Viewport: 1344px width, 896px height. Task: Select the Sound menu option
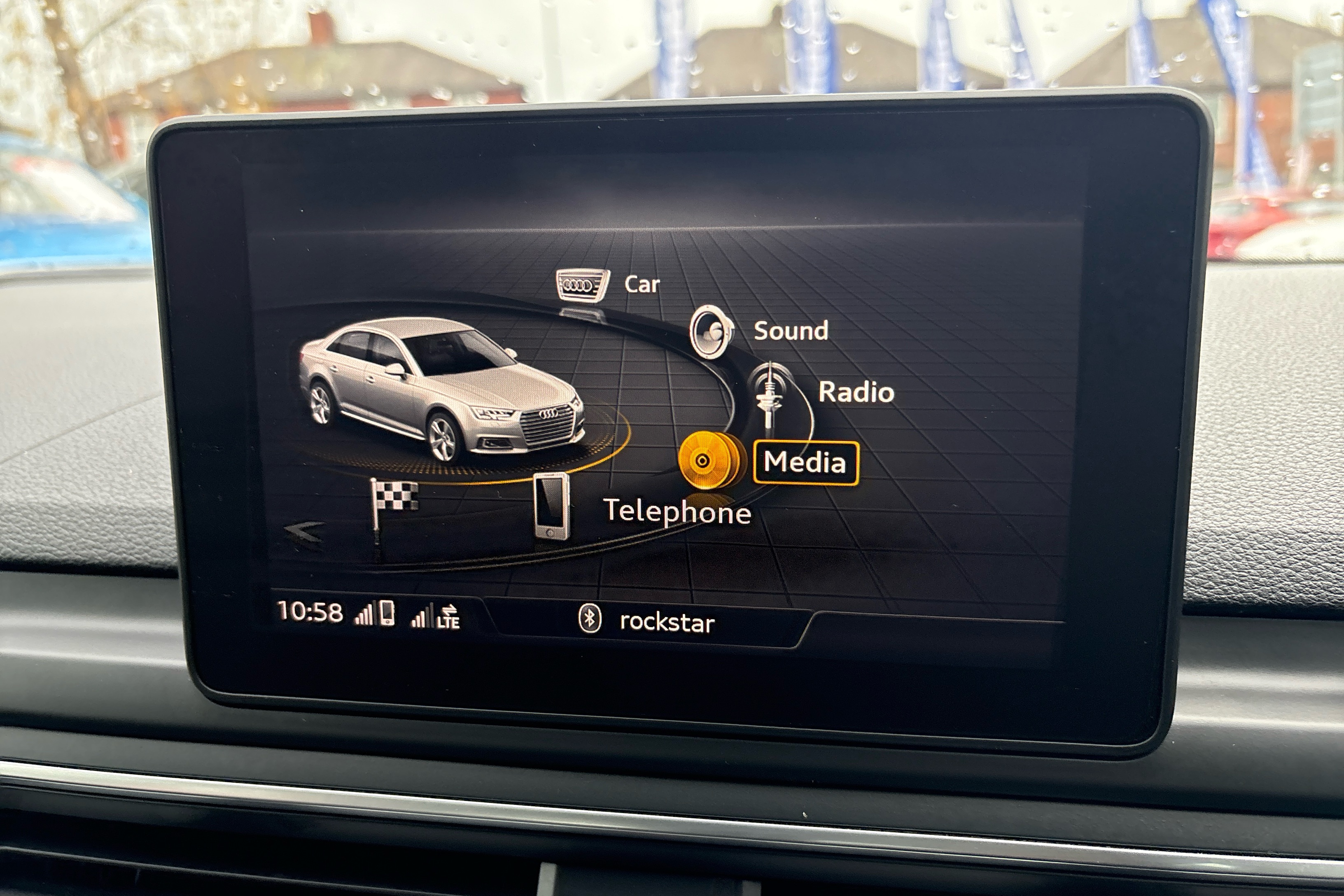coord(790,331)
